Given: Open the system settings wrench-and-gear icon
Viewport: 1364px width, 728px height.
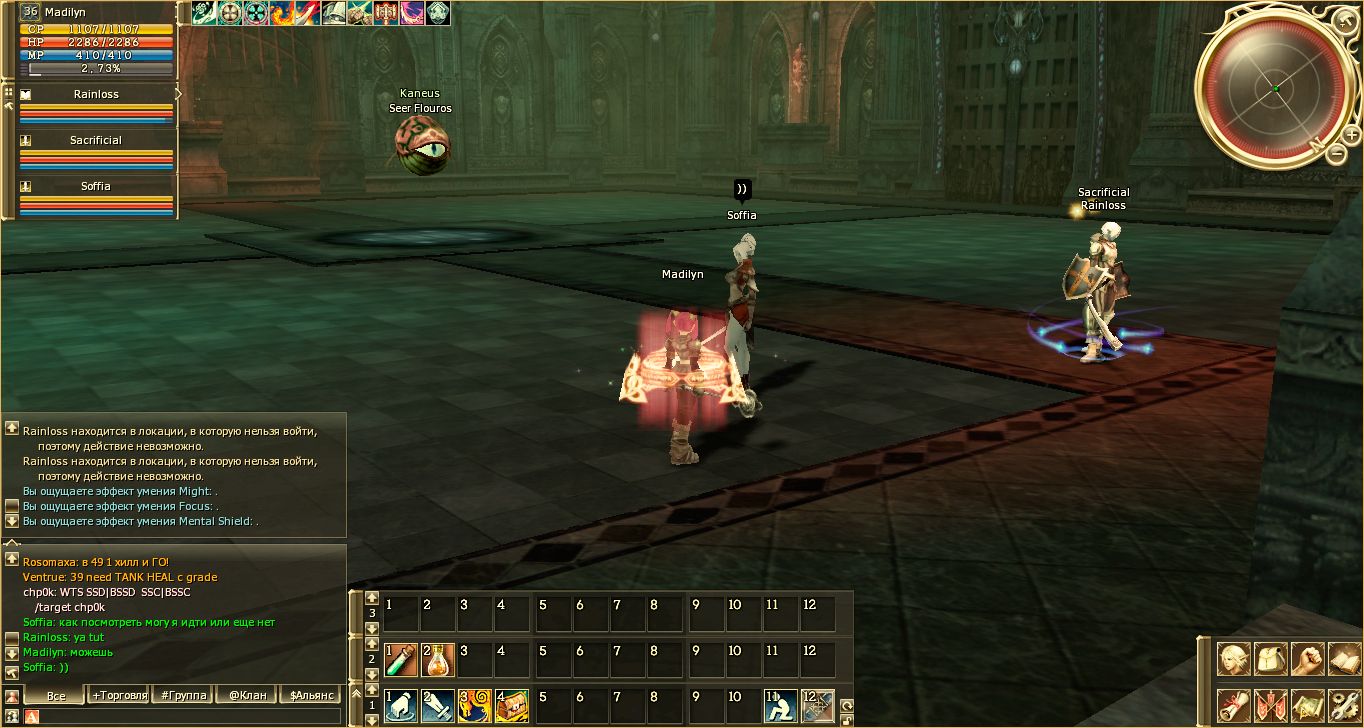Looking at the screenshot, I should click(1343, 705).
